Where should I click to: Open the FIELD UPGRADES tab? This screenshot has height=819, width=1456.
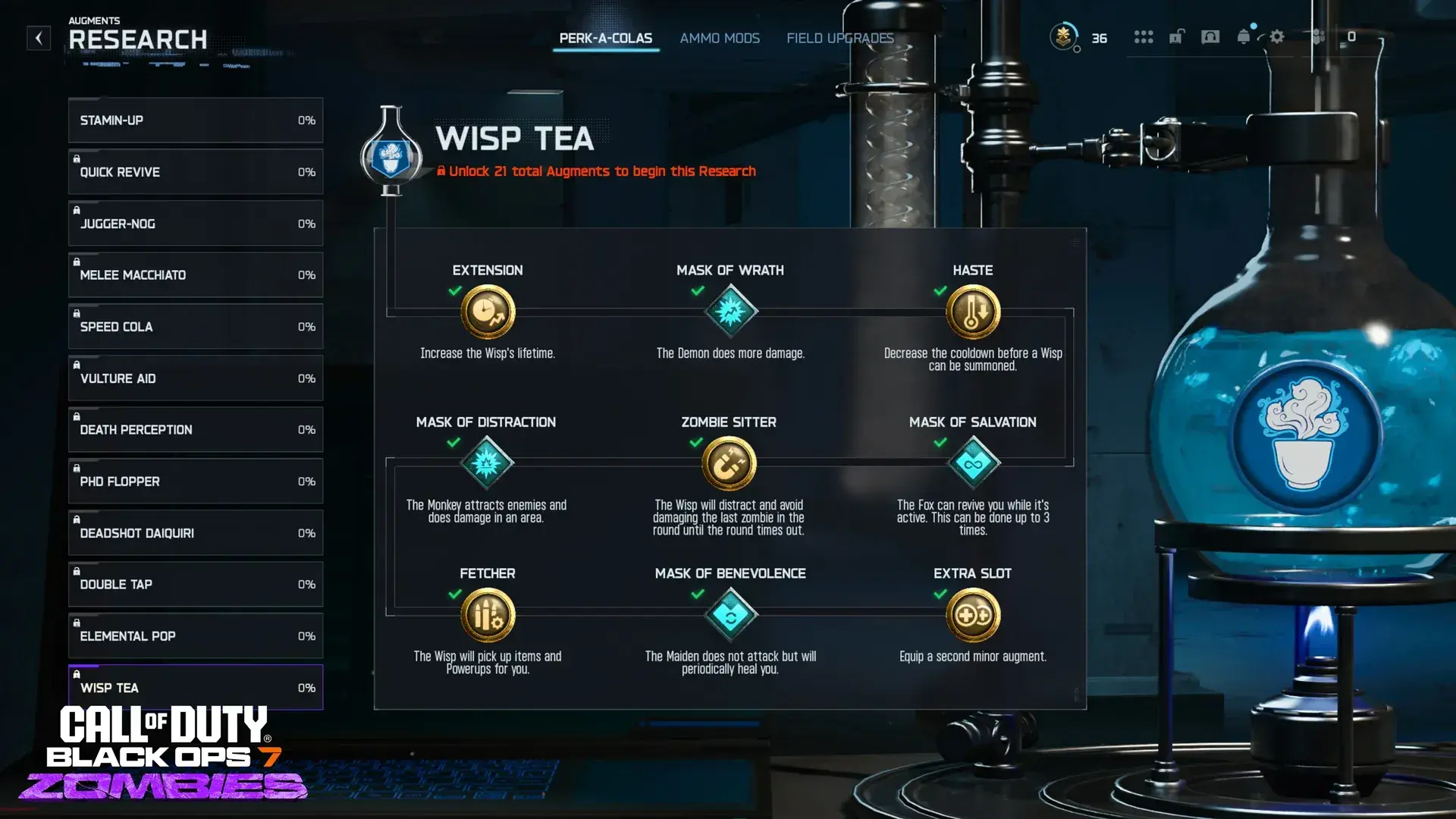(x=839, y=38)
